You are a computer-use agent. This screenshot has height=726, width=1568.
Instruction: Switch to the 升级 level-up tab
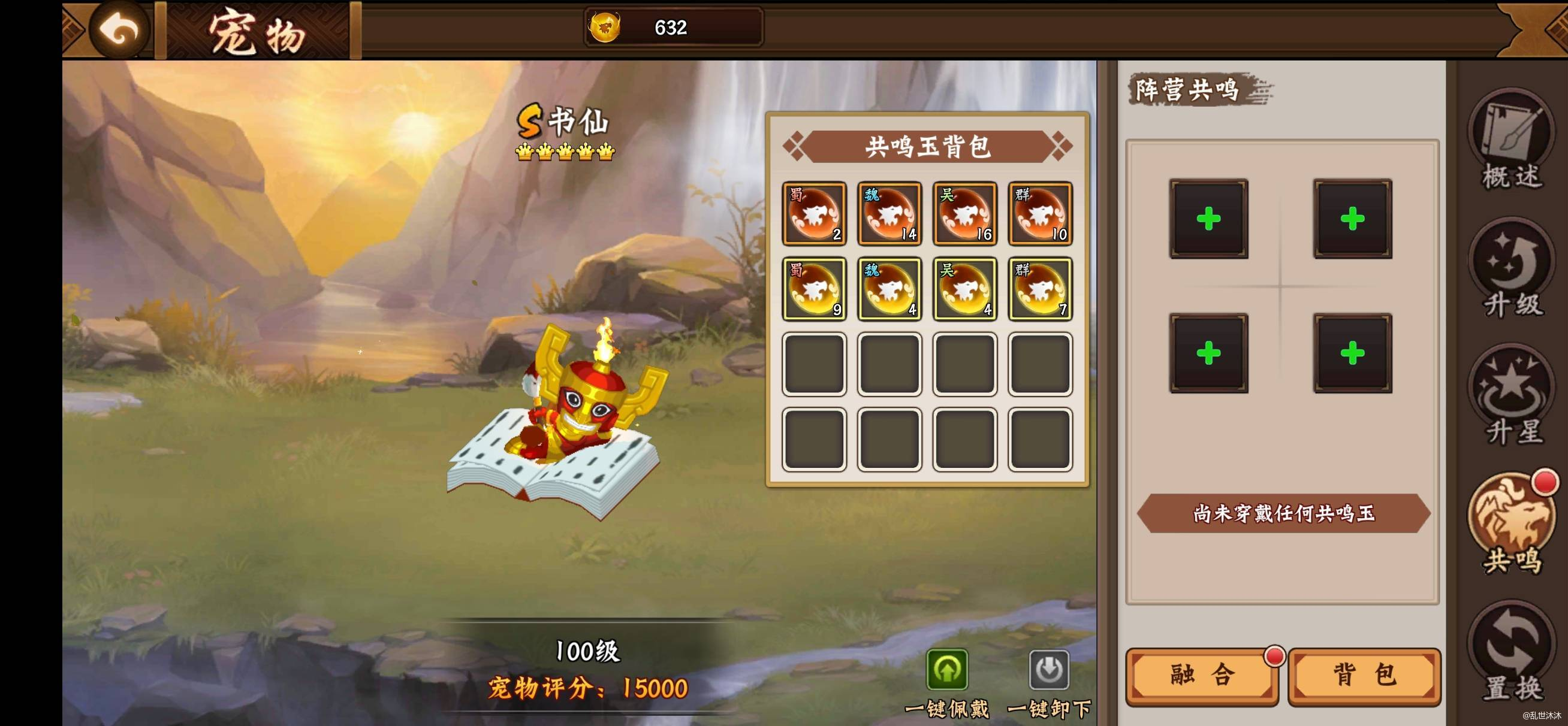pos(1512,268)
